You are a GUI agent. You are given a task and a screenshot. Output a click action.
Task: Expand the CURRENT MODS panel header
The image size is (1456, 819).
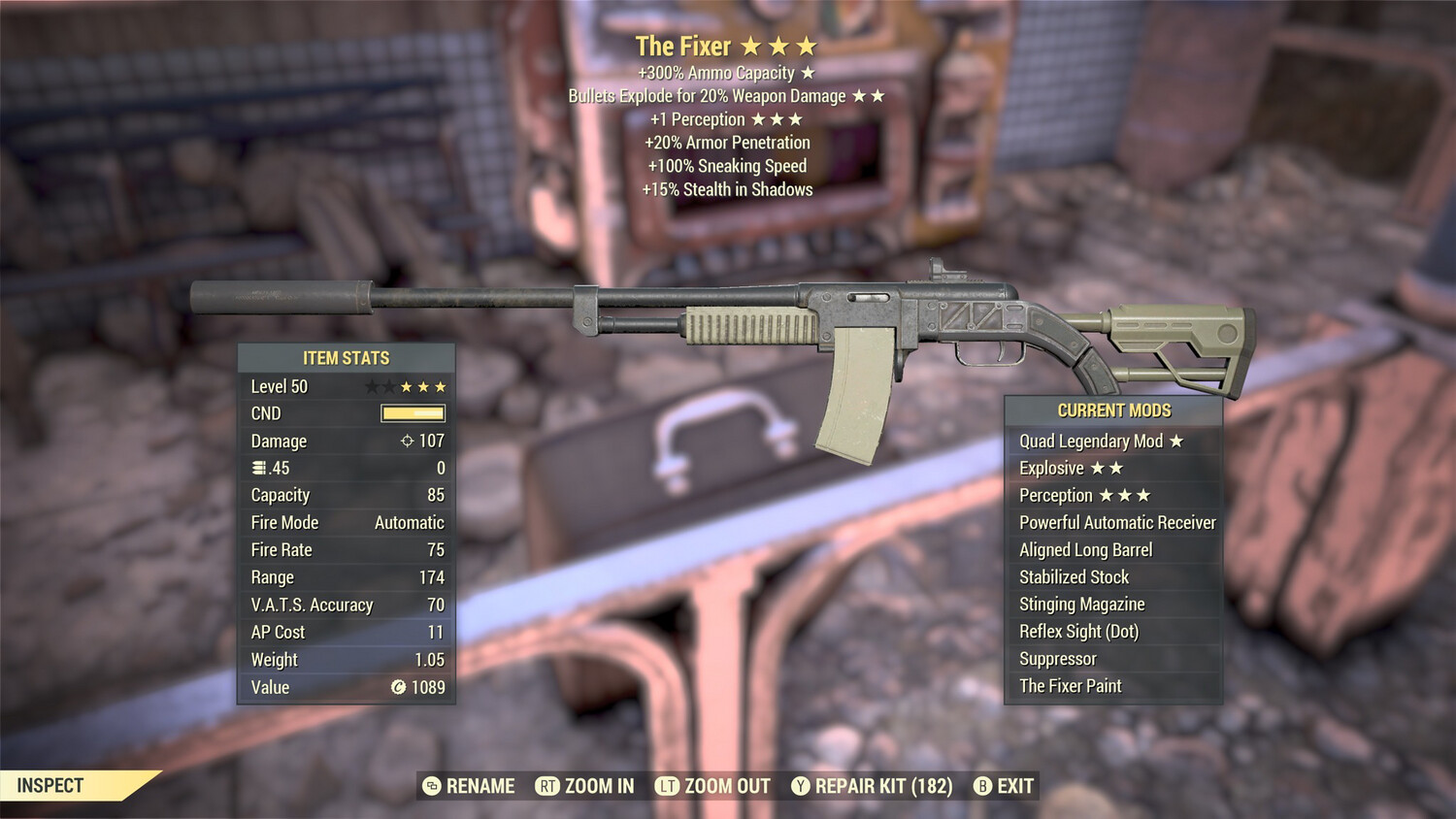coord(1112,409)
